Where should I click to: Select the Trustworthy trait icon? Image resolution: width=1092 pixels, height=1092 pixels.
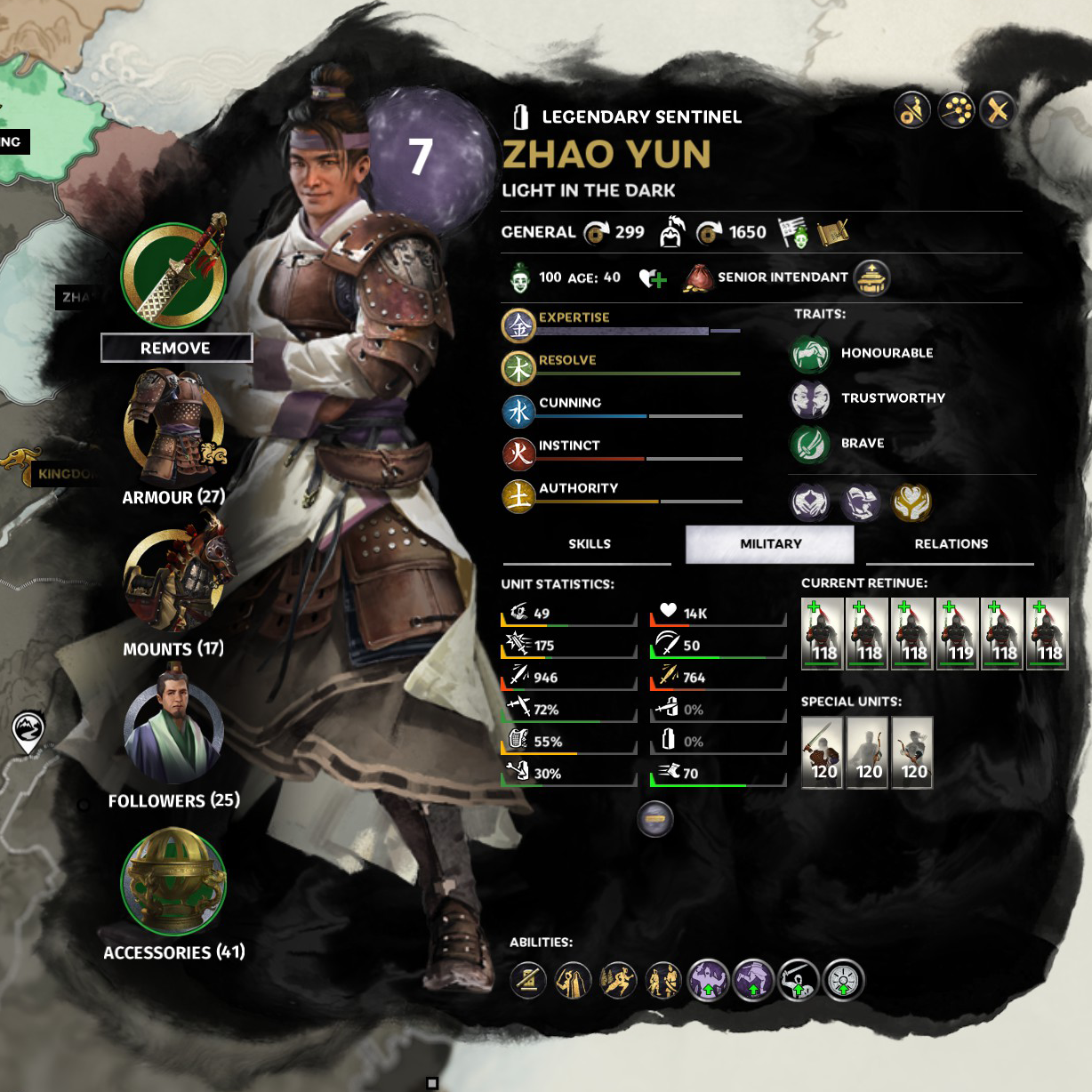click(x=810, y=399)
